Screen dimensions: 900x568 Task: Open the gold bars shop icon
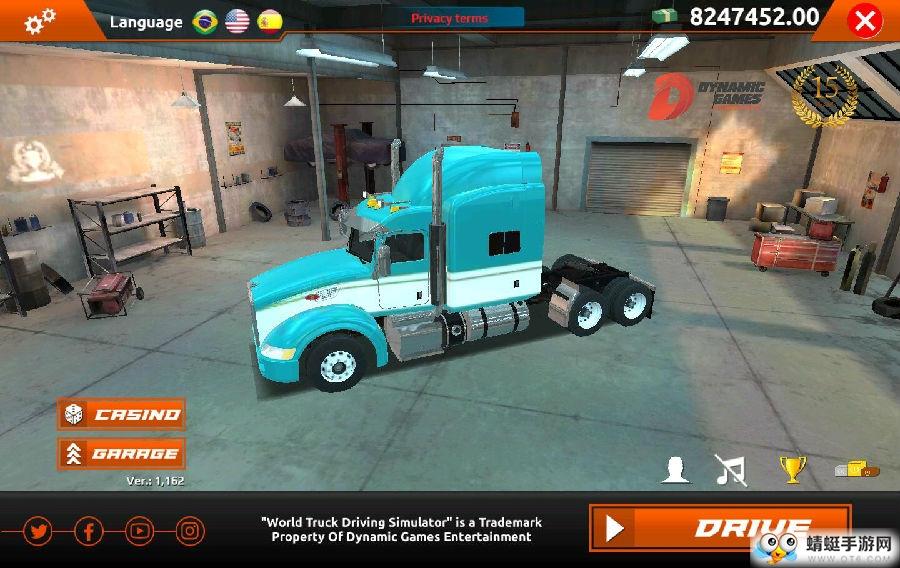pyautogui.click(x=855, y=468)
